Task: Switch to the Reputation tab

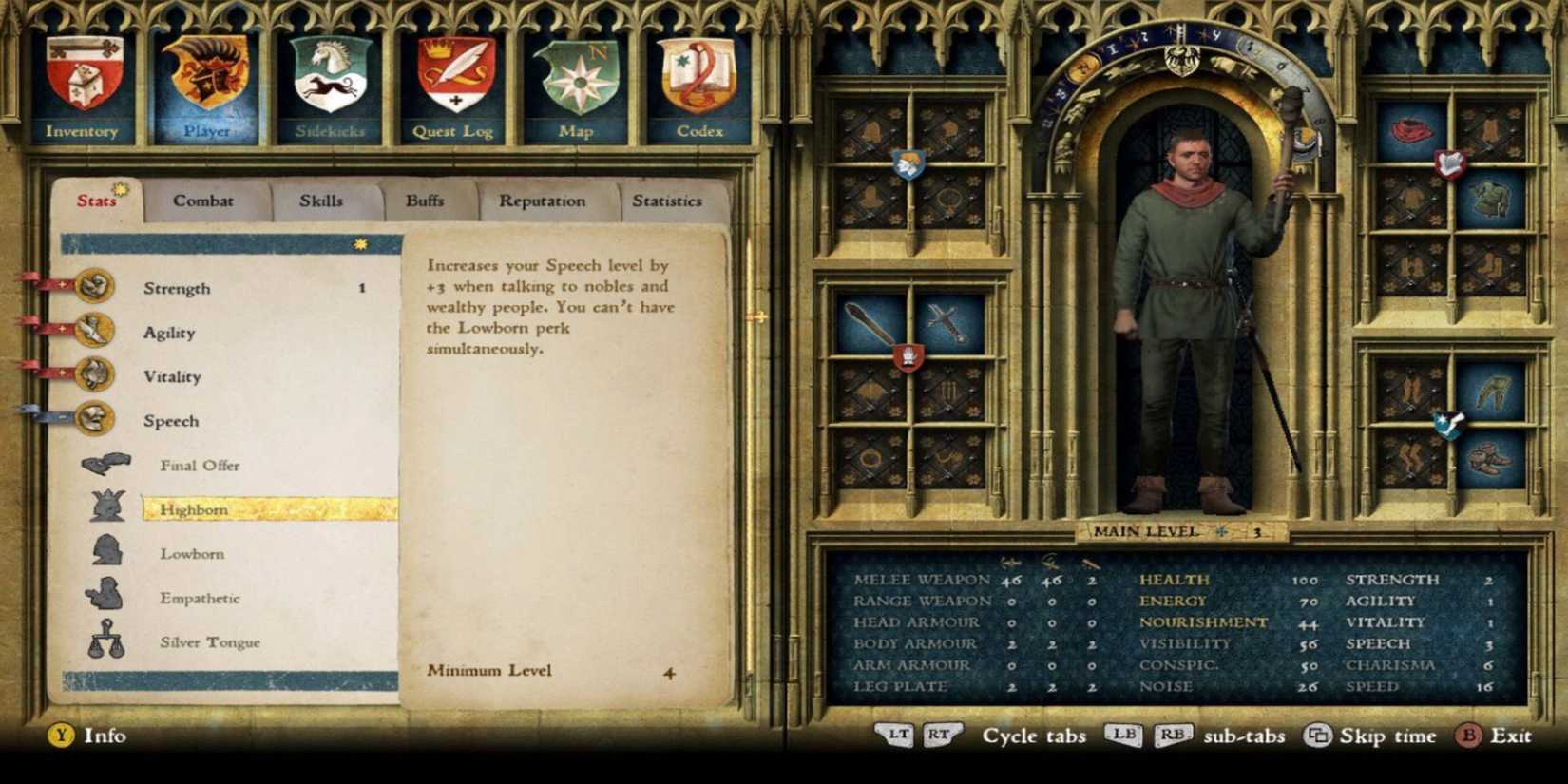Action: point(542,201)
